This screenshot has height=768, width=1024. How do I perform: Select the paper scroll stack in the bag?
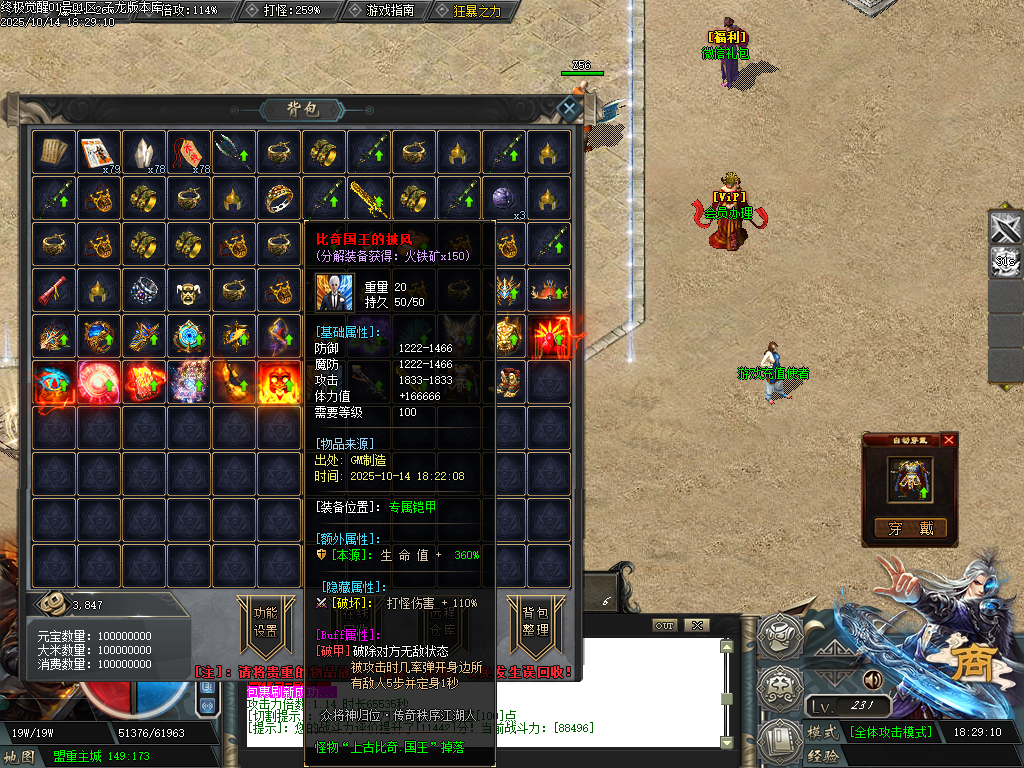point(53,152)
